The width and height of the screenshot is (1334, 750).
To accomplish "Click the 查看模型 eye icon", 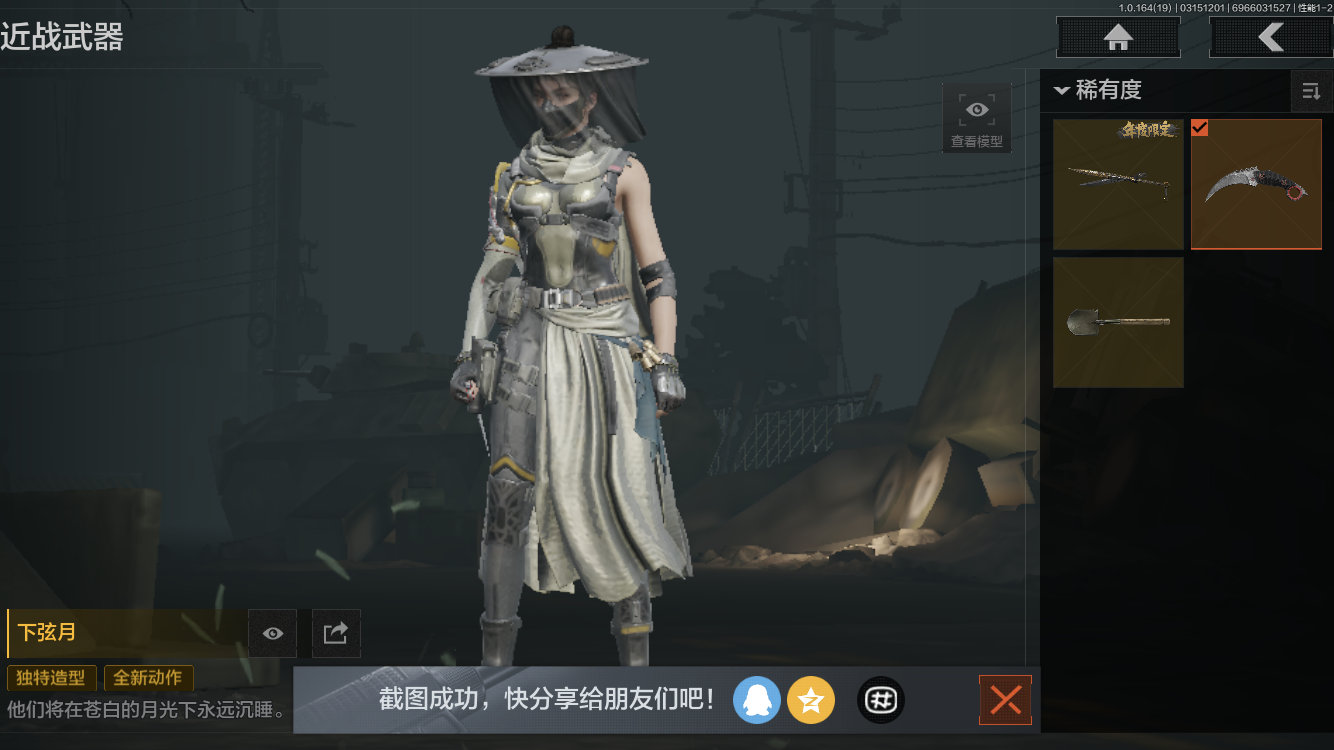I will tap(976, 109).
